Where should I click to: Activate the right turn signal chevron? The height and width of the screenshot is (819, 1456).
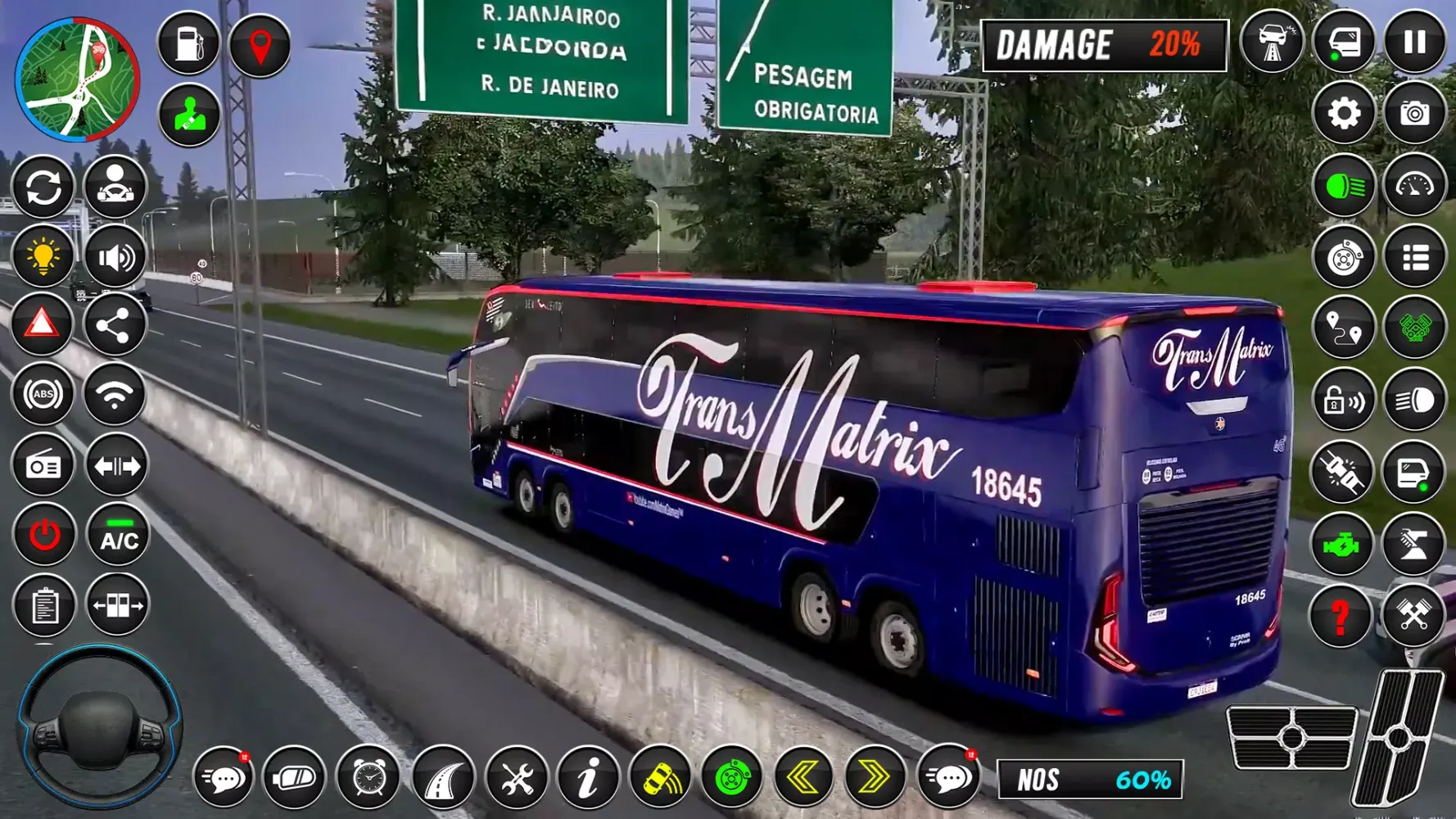[x=874, y=777]
